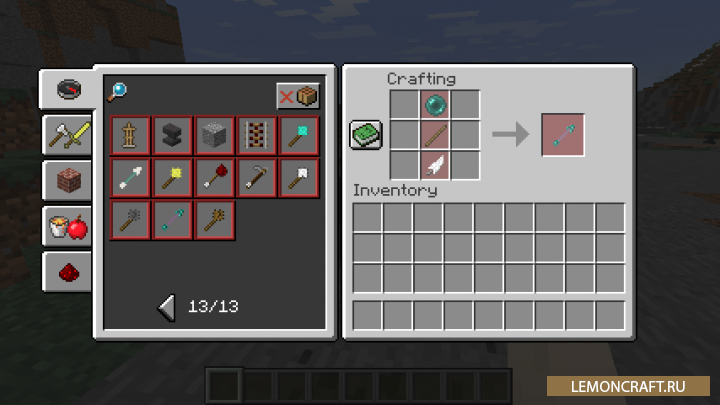Screen dimensions: 720x405
Task: Switch to the bucket and apple tab
Action: (x=69, y=227)
